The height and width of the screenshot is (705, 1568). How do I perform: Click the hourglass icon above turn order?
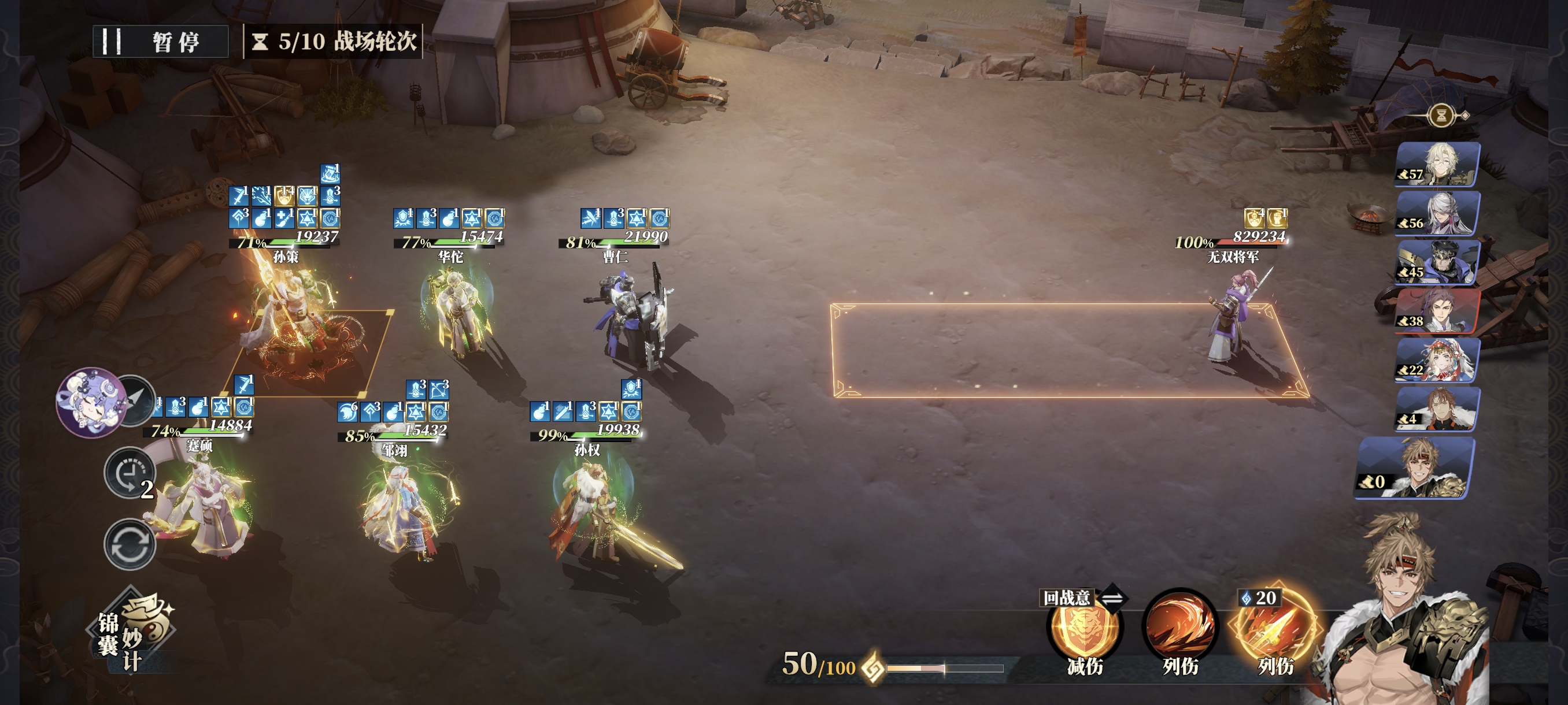click(x=1441, y=115)
